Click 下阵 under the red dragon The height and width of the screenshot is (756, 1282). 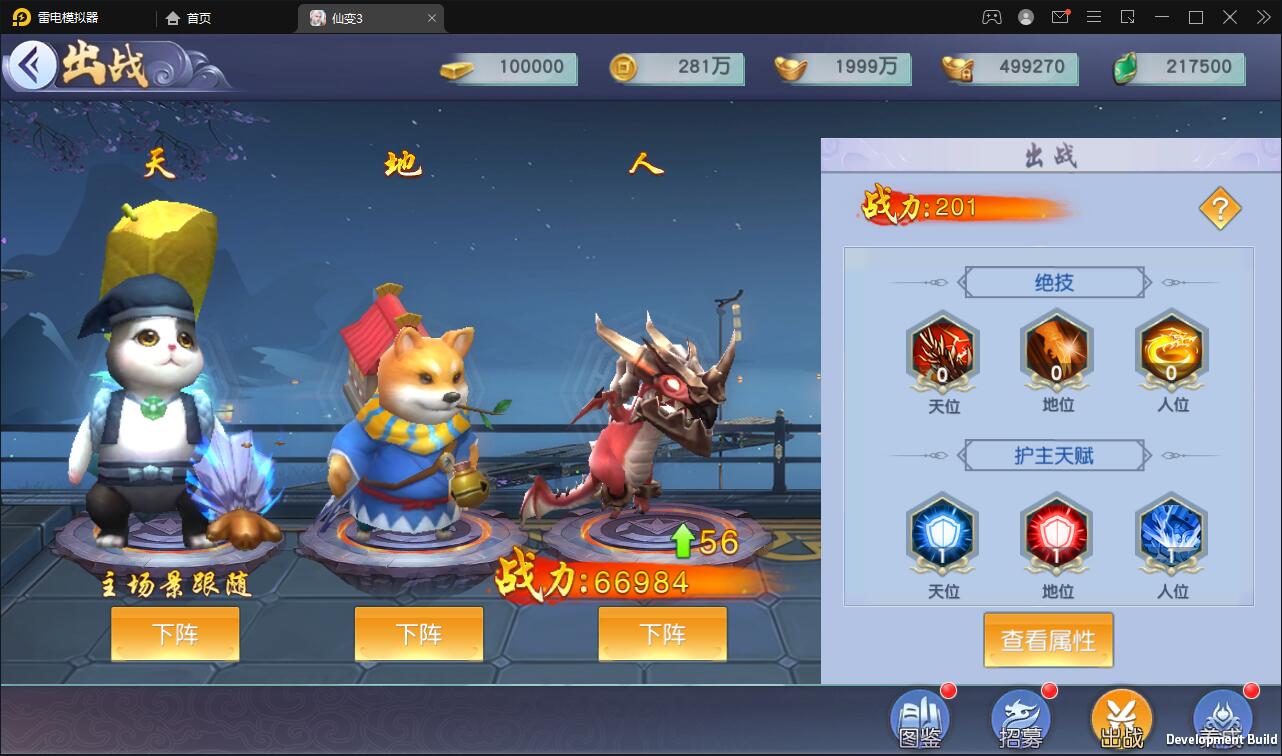tap(662, 634)
